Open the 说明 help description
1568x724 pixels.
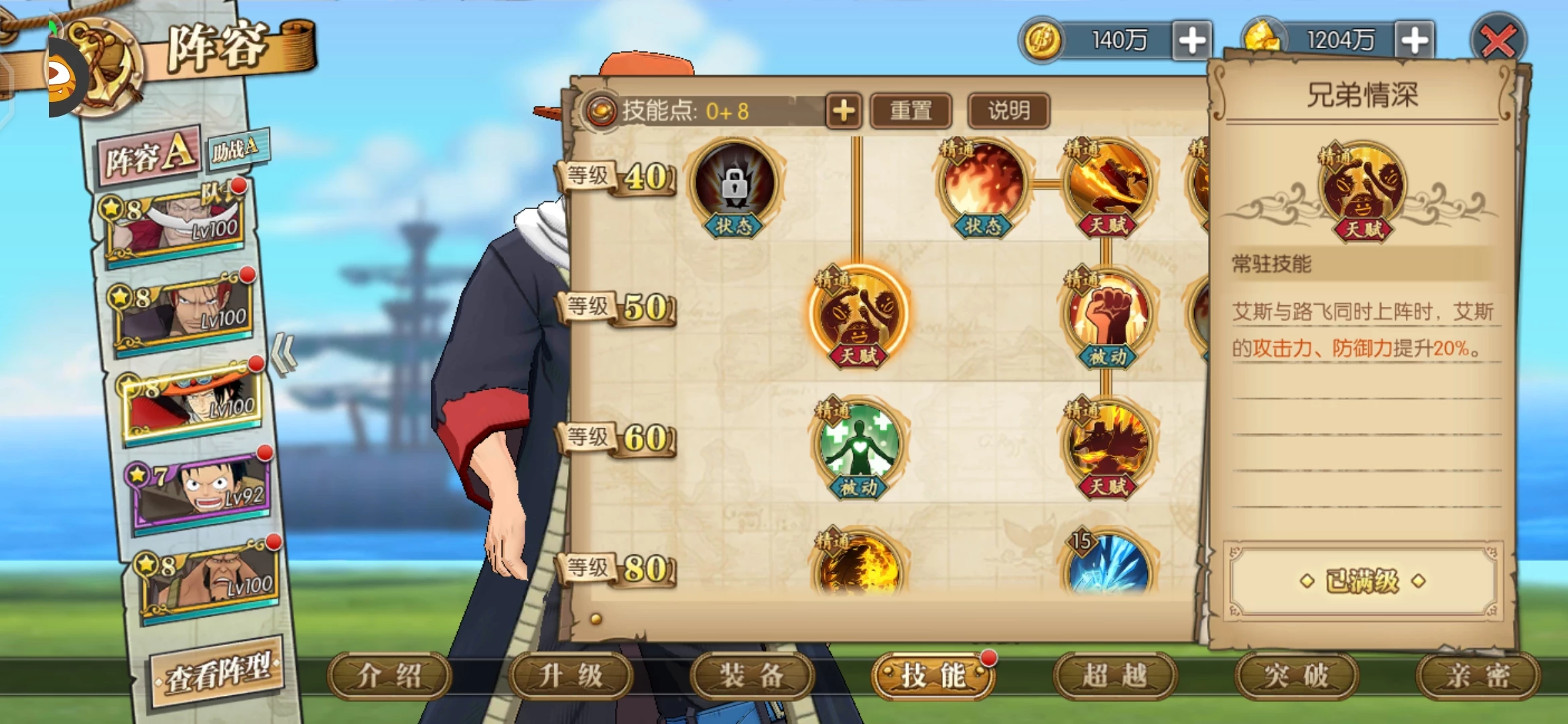point(1008,111)
